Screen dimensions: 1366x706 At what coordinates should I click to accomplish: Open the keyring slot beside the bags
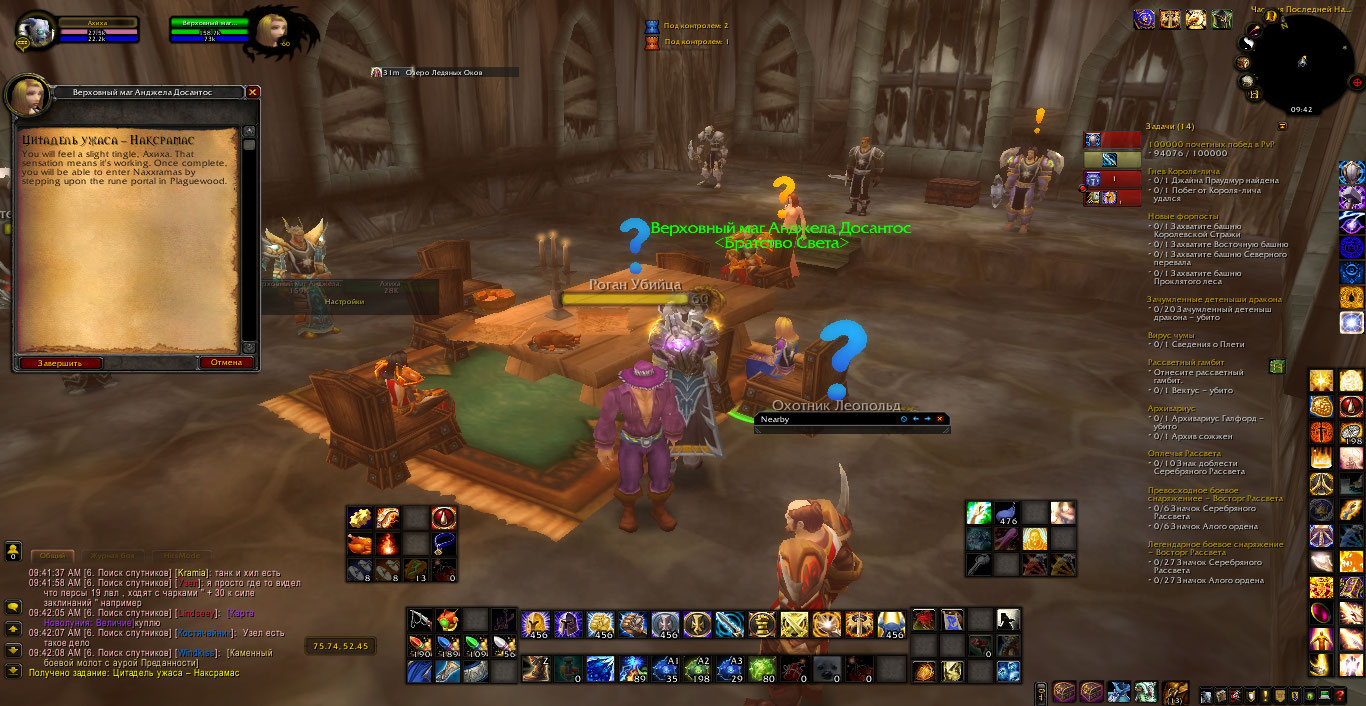tap(1041, 691)
